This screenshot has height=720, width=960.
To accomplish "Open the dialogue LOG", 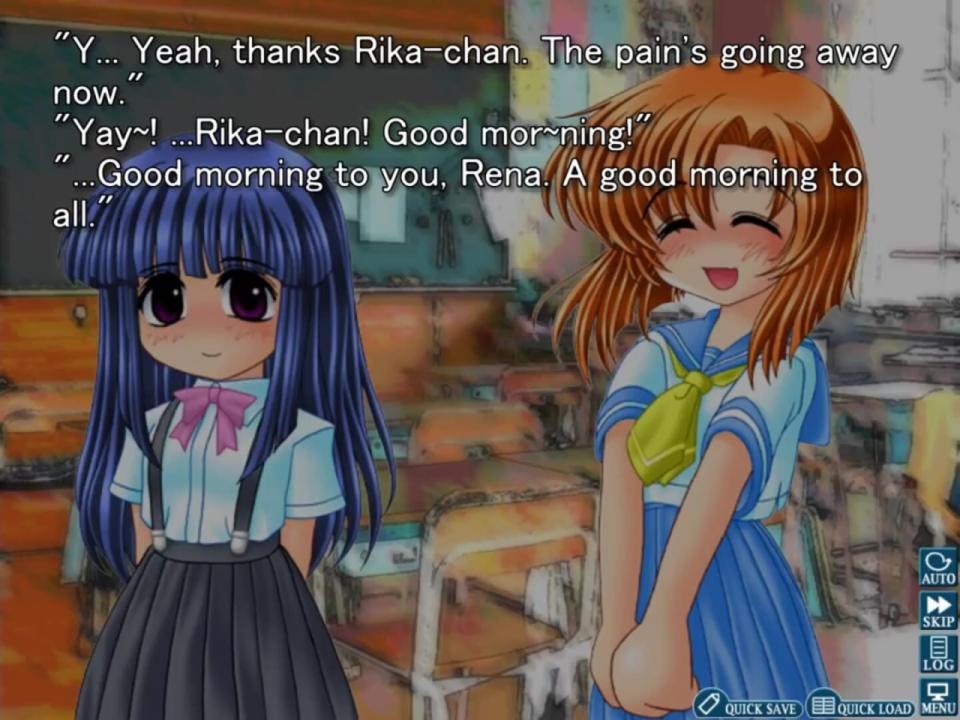I will pos(938,654).
